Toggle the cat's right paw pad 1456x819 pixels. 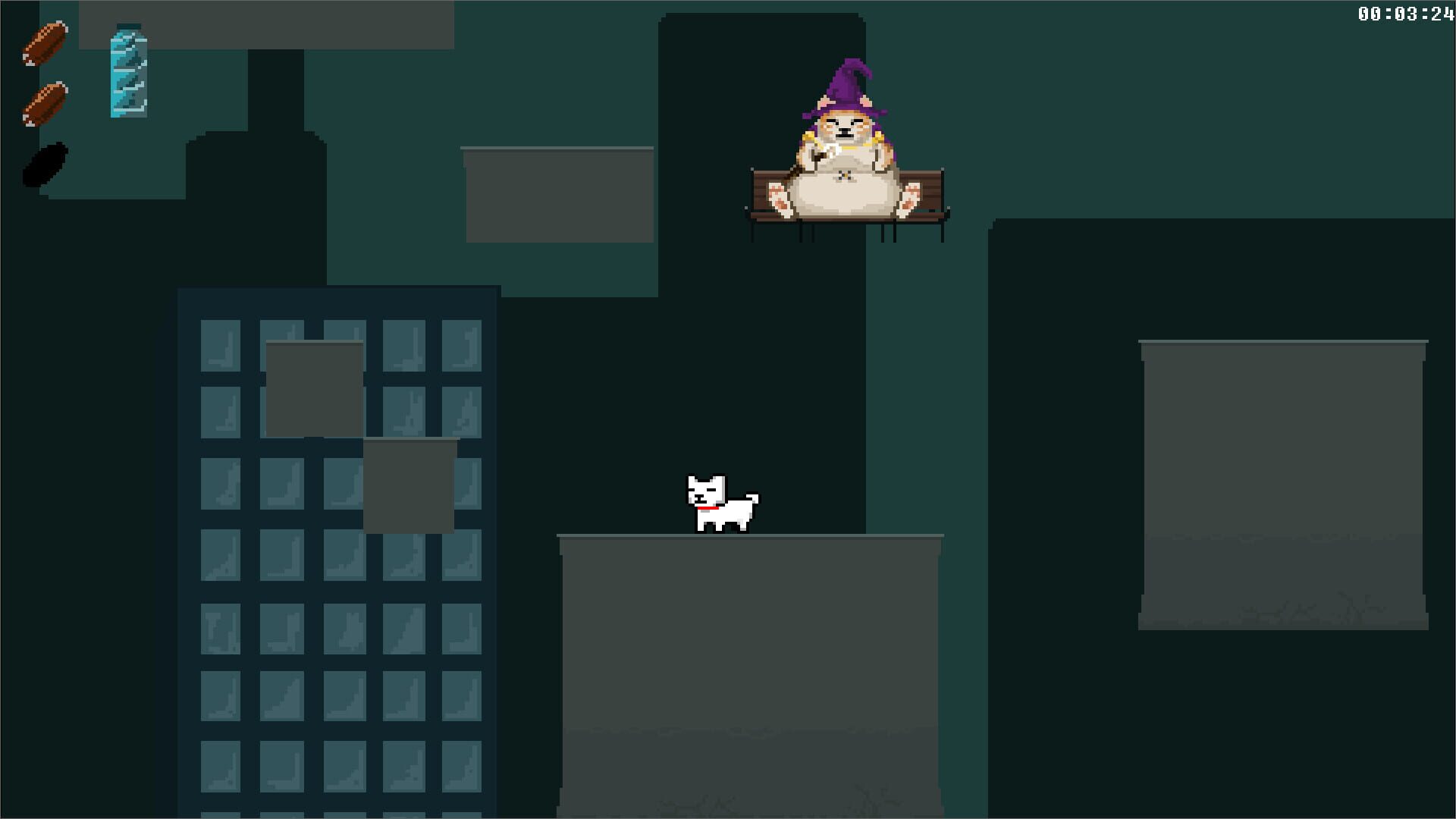pyautogui.click(x=910, y=199)
